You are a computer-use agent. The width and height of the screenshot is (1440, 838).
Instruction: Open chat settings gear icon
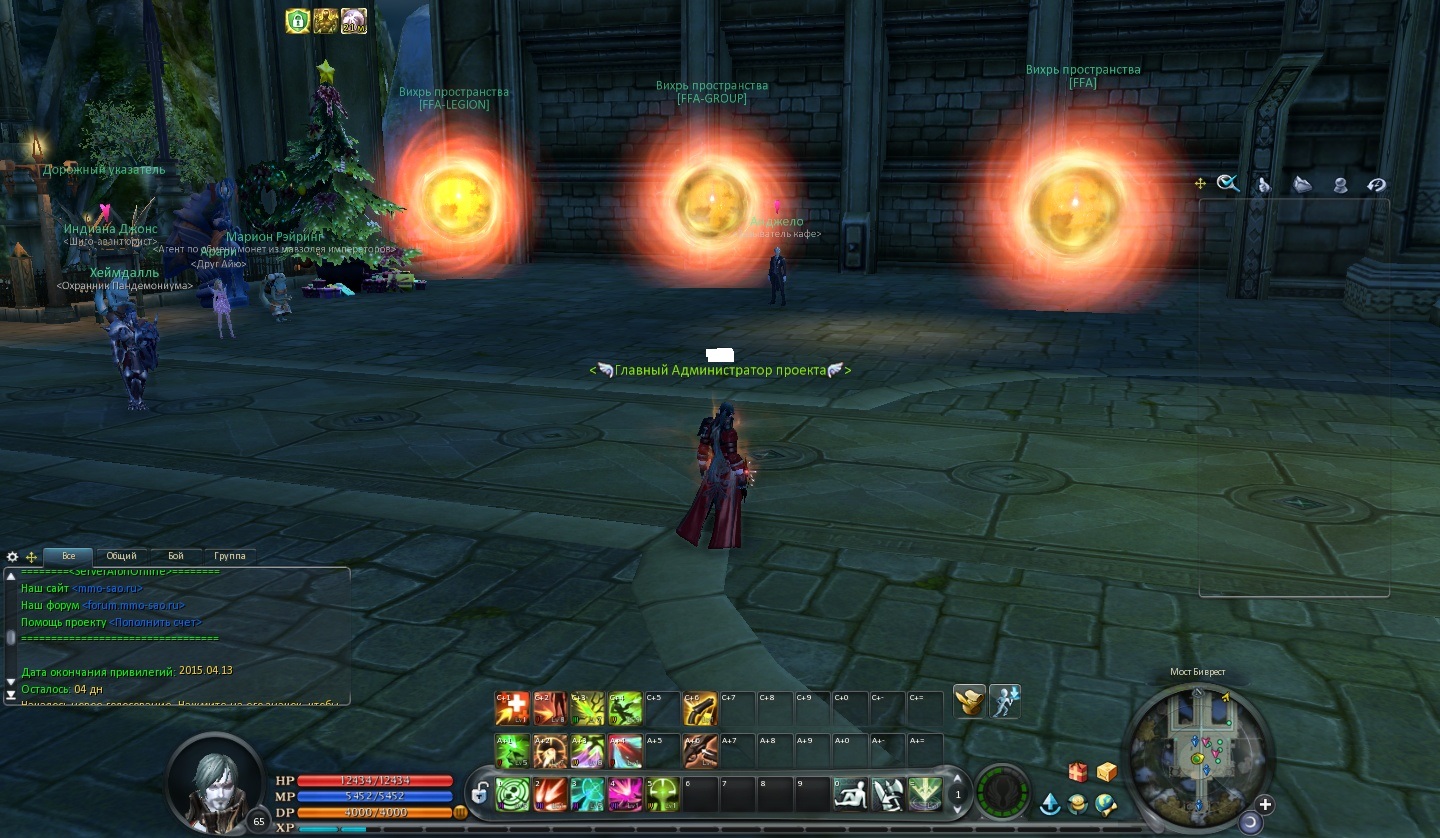point(13,557)
